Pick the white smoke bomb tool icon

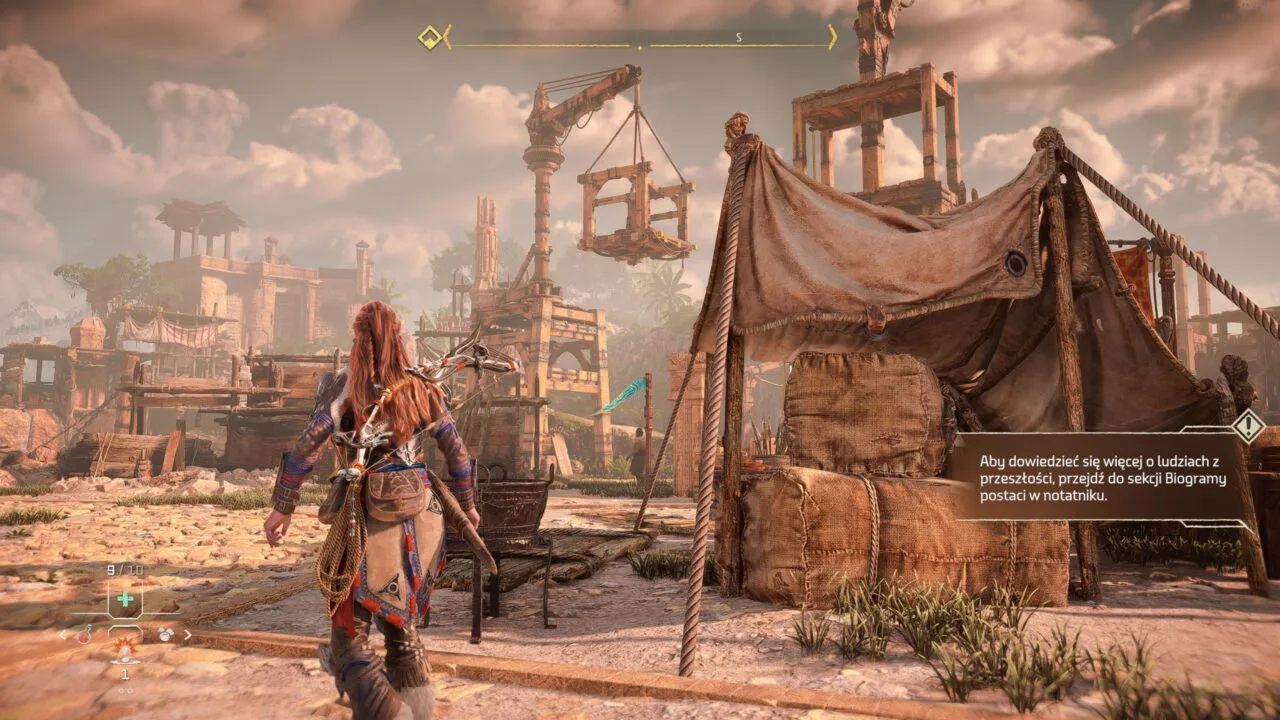165,634
